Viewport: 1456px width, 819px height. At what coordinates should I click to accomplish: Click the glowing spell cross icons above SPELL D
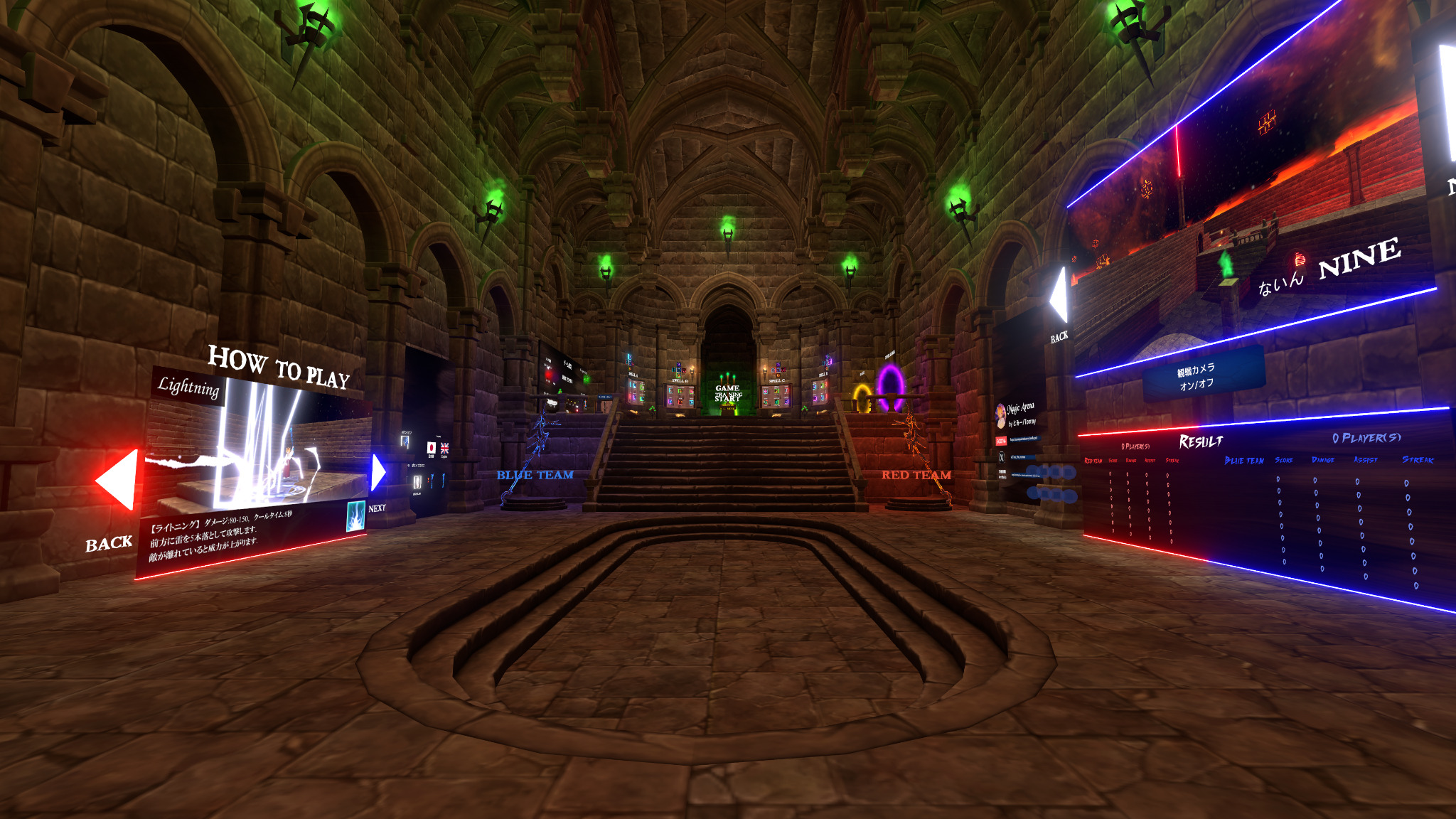tap(827, 362)
